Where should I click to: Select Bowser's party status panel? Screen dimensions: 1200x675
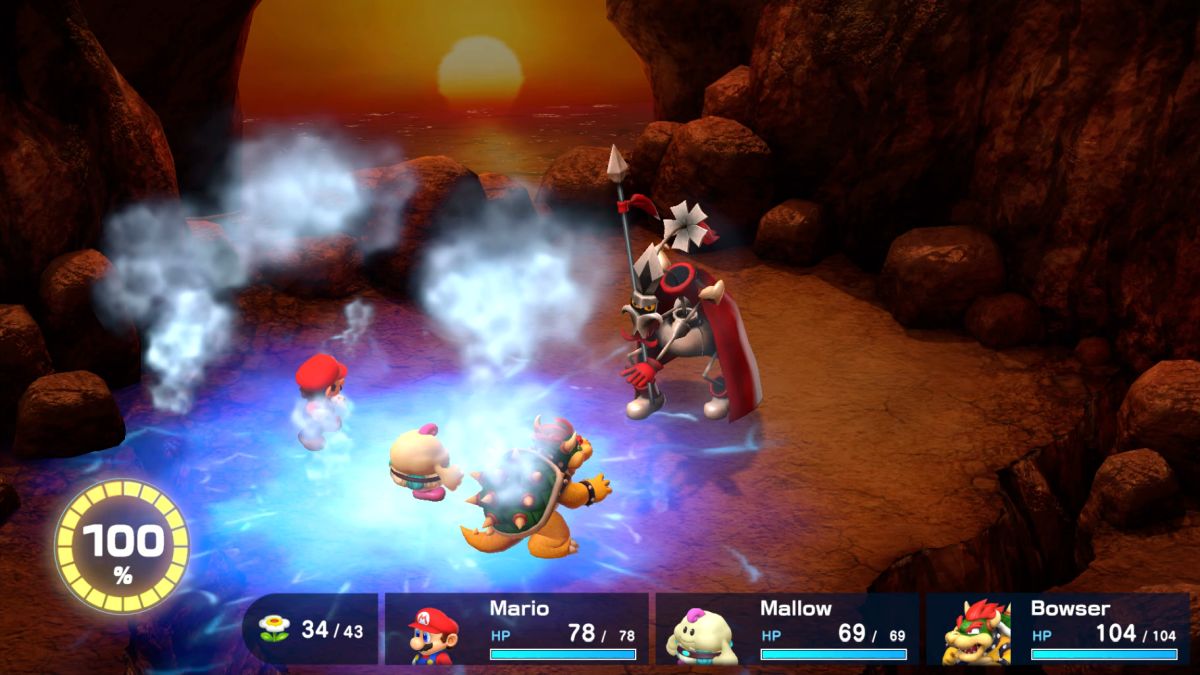pyautogui.click(x=1057, y=629)
